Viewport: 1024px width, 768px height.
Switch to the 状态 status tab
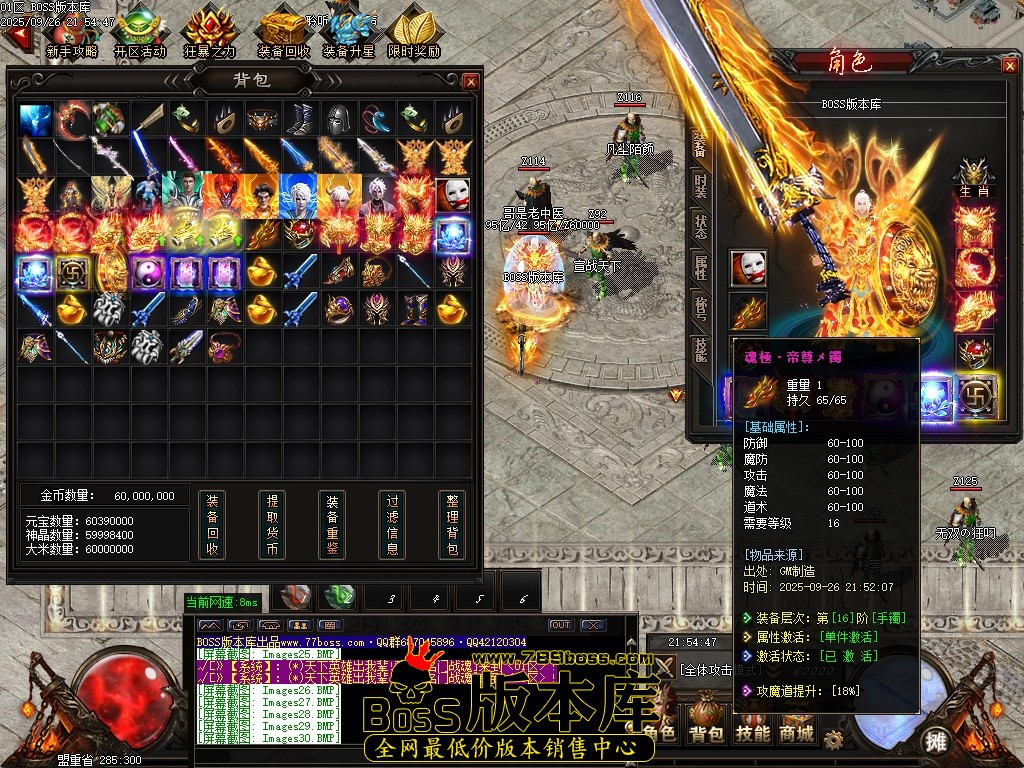(x=701, y=226)
